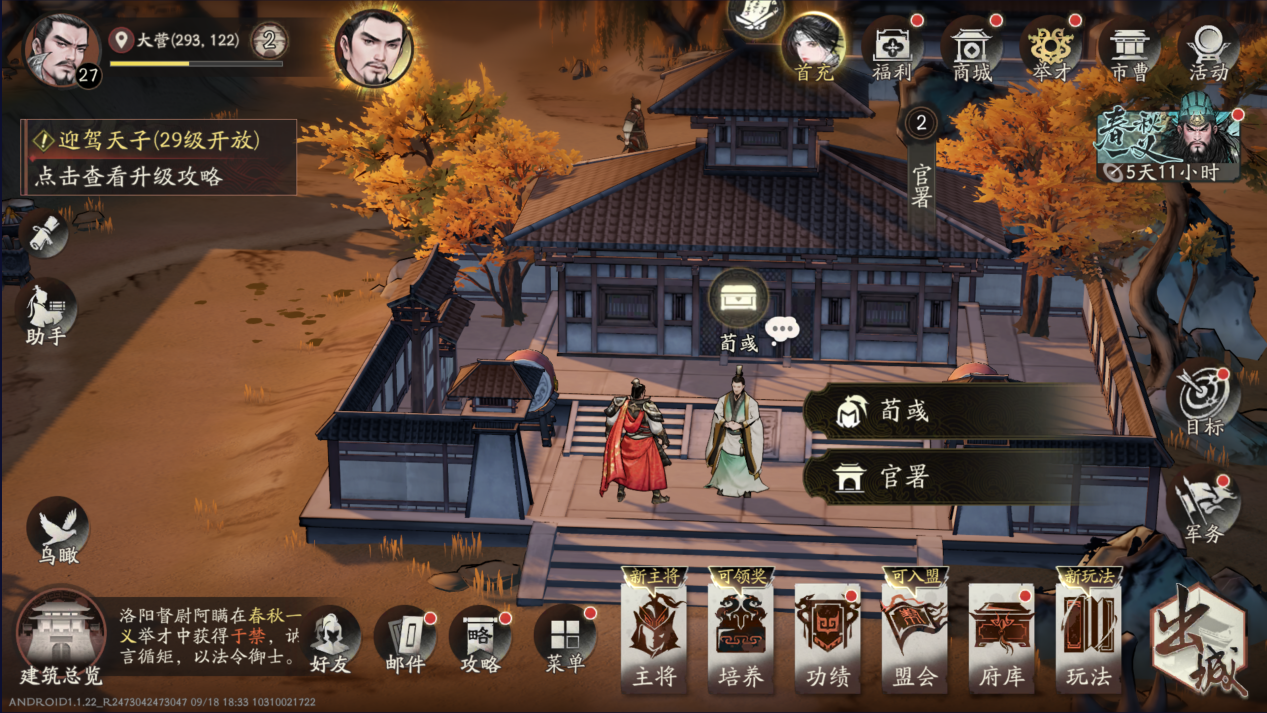Screen dimensions: 1267x713
Task: Open the 目标 goals panel
Action: click(x=1203, y=402)
